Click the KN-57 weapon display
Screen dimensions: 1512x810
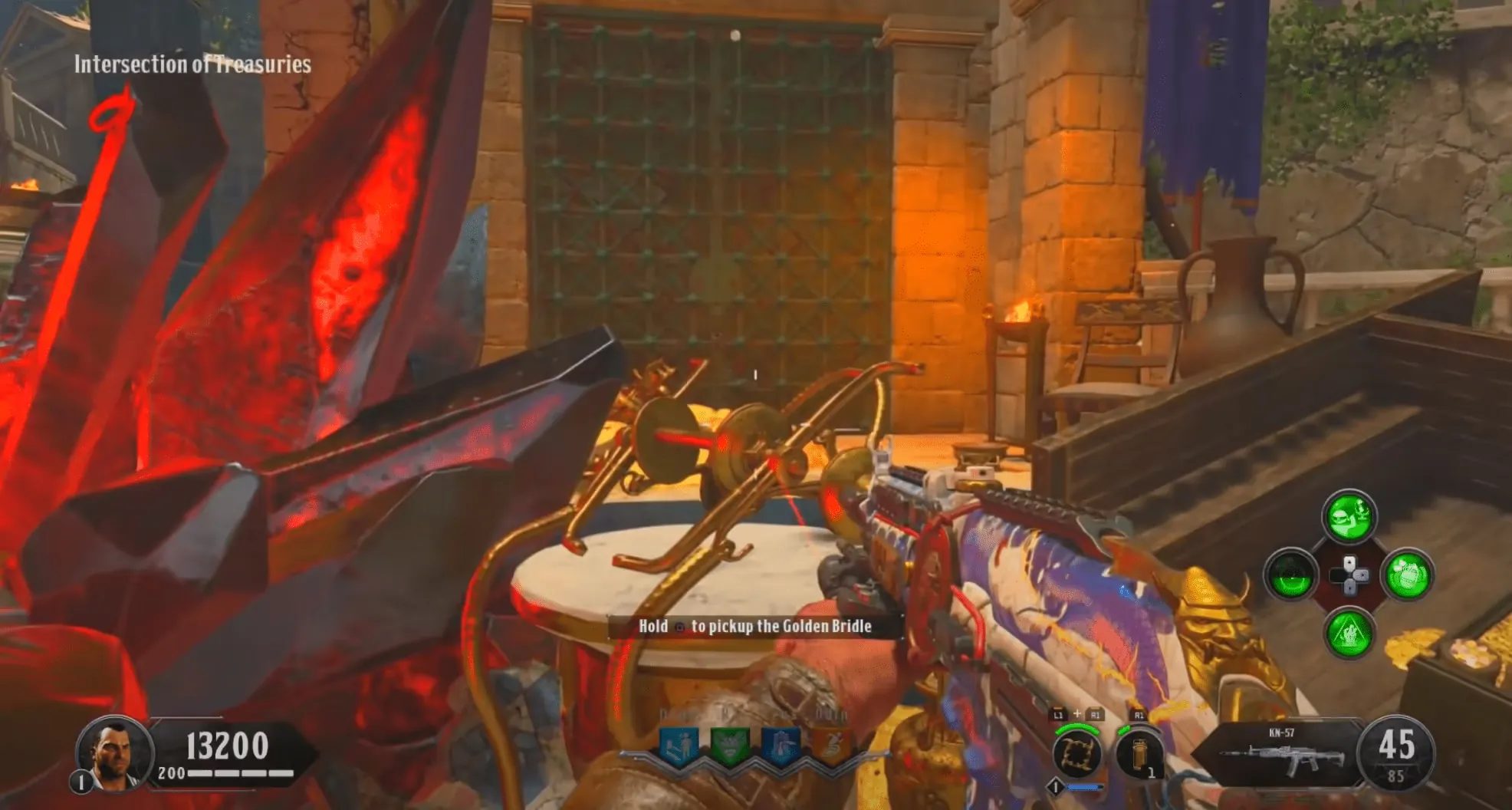coord(1280,753)
